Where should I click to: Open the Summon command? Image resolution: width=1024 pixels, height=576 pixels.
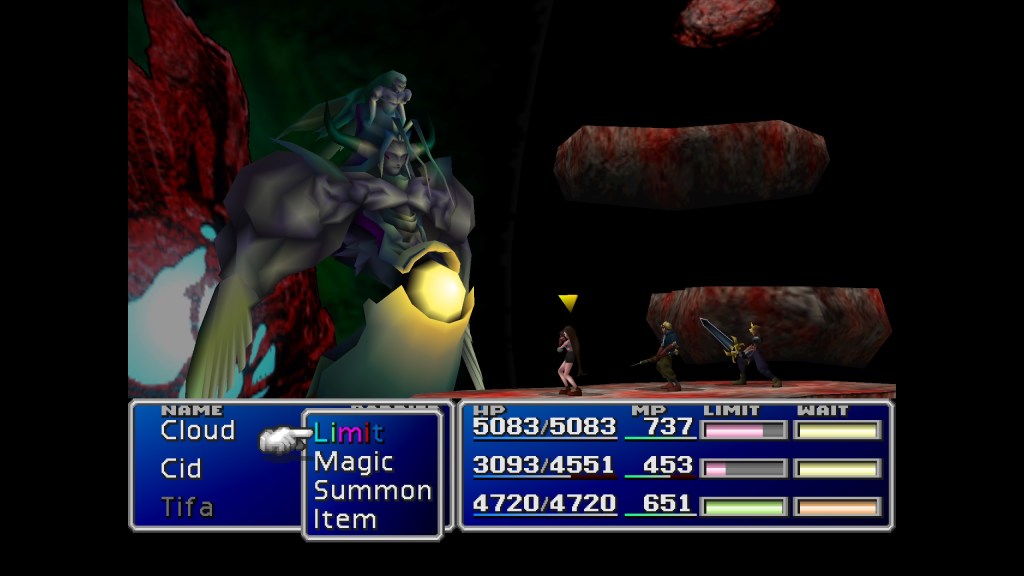pos(372,491)
